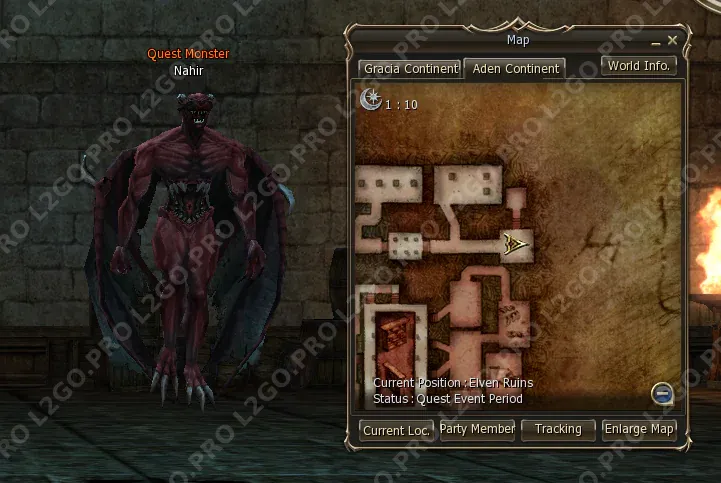
Task: Show the Current Loc. on map
Action: click(x=397, y=430)
